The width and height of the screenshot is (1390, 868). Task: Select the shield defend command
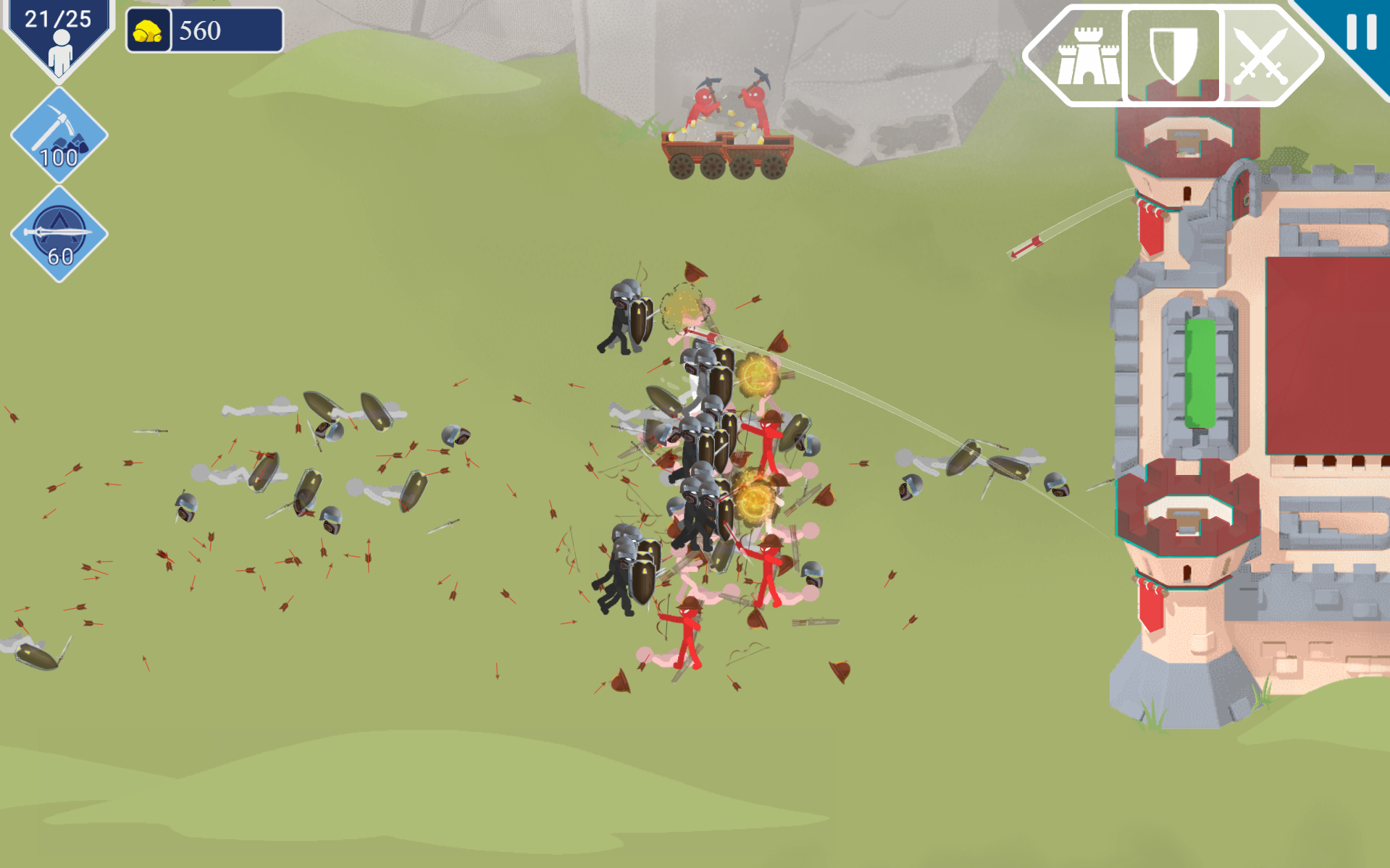pos(1173,55)
